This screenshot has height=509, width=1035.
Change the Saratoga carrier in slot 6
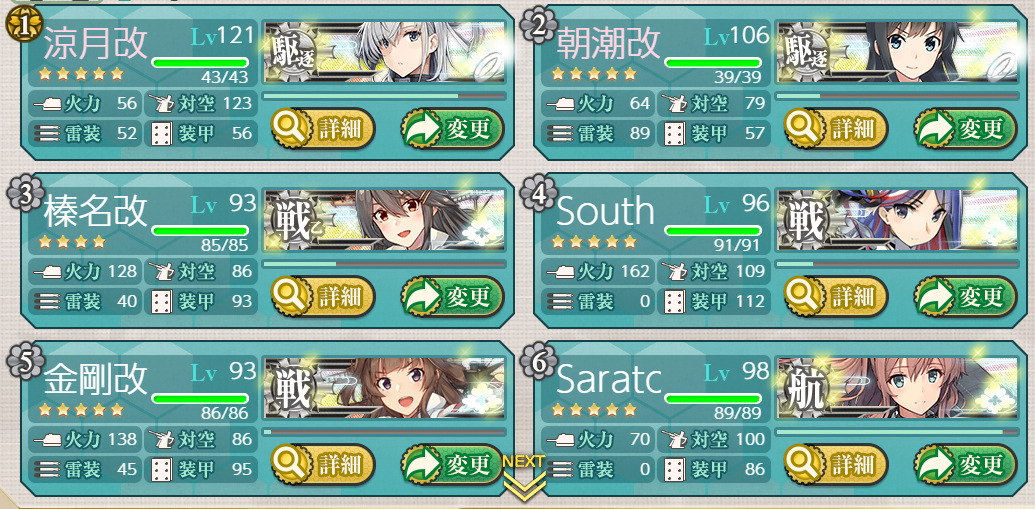964,464
